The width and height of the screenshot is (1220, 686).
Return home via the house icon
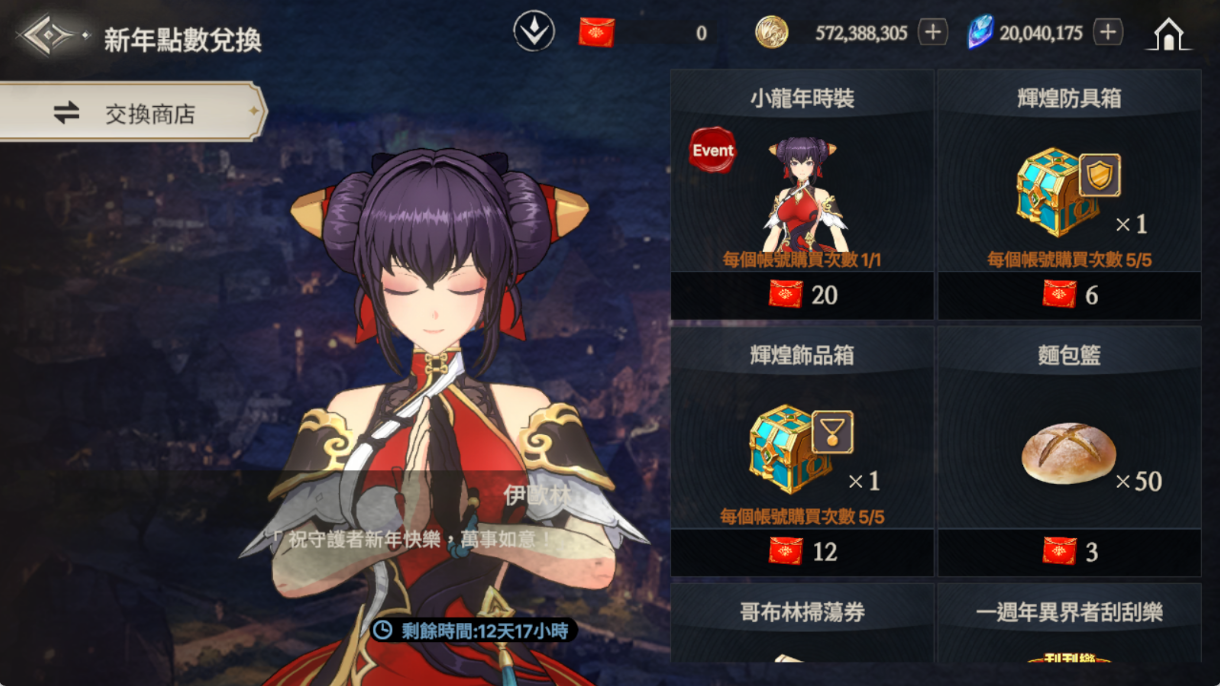click(1168, 35)
